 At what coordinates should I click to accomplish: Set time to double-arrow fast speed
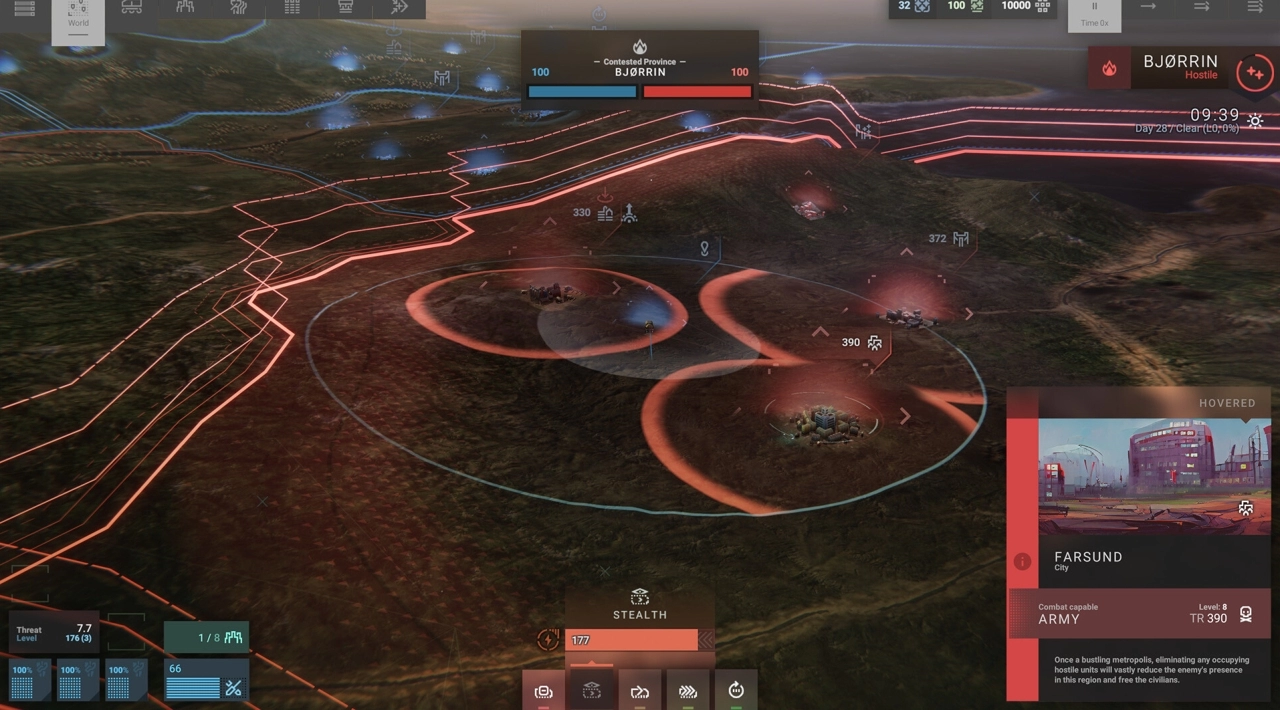[1203, 8]
